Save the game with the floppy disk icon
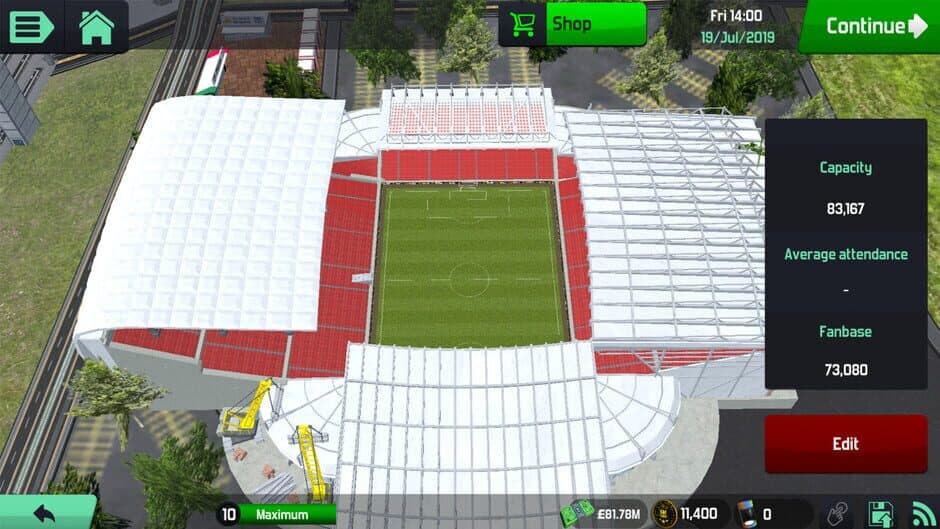Screen dimensions: 940x529 click(881, 514)
